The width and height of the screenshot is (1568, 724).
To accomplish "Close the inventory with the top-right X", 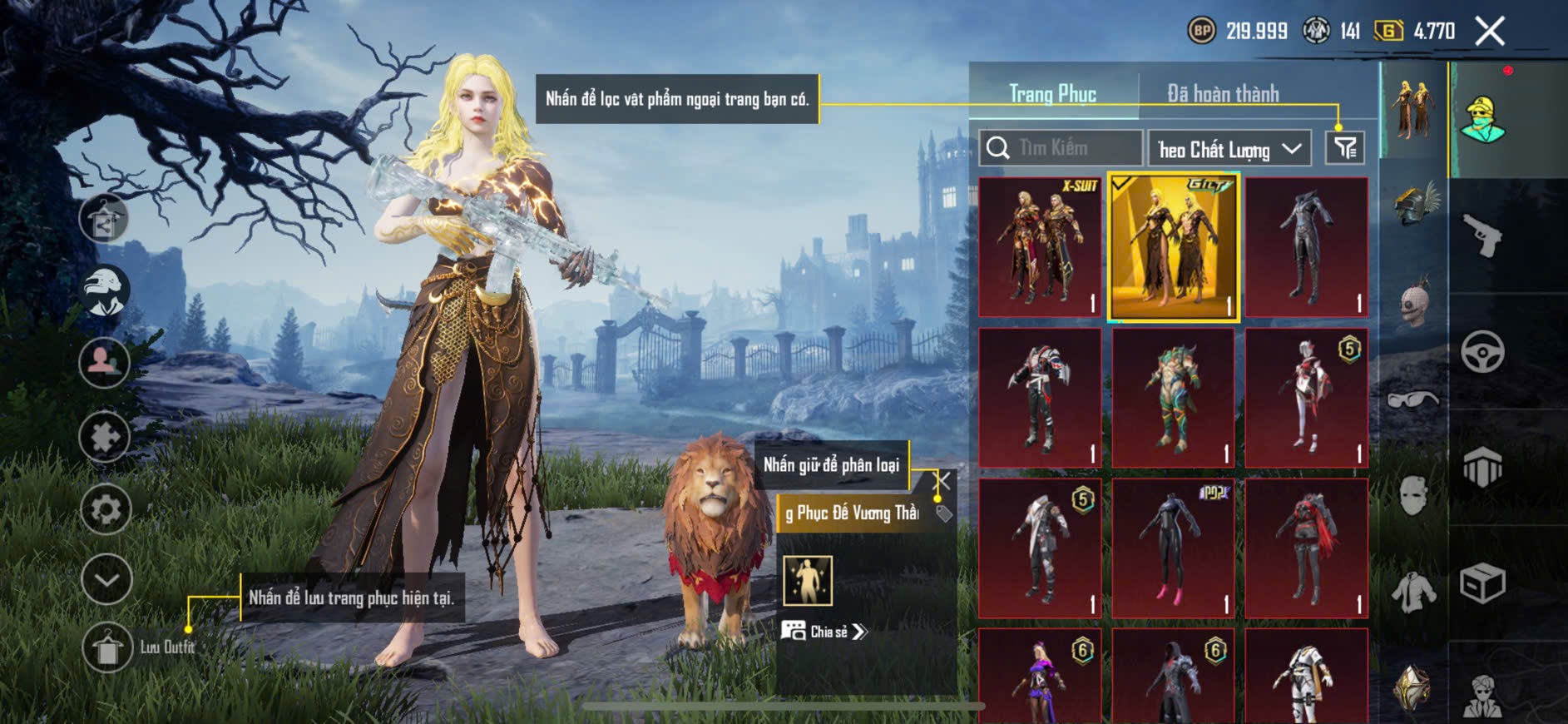I will [1489, 32].
